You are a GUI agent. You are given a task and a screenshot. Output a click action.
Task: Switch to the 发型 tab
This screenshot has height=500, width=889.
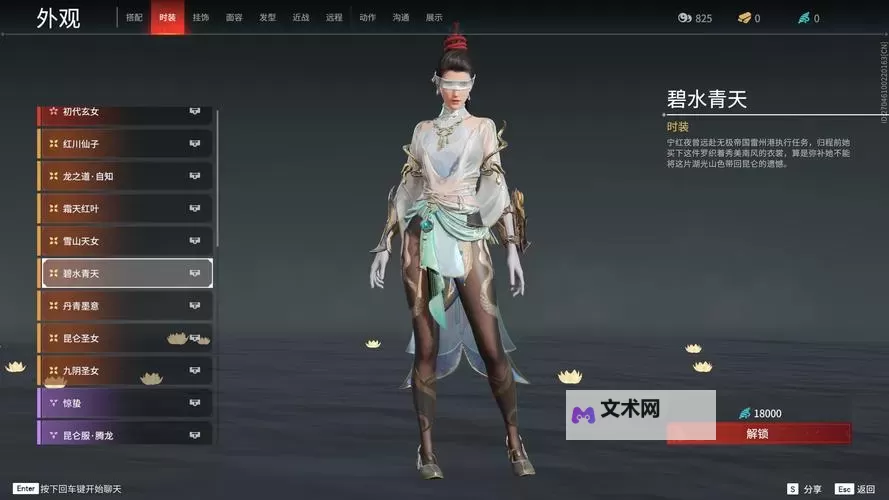[267, 18]
